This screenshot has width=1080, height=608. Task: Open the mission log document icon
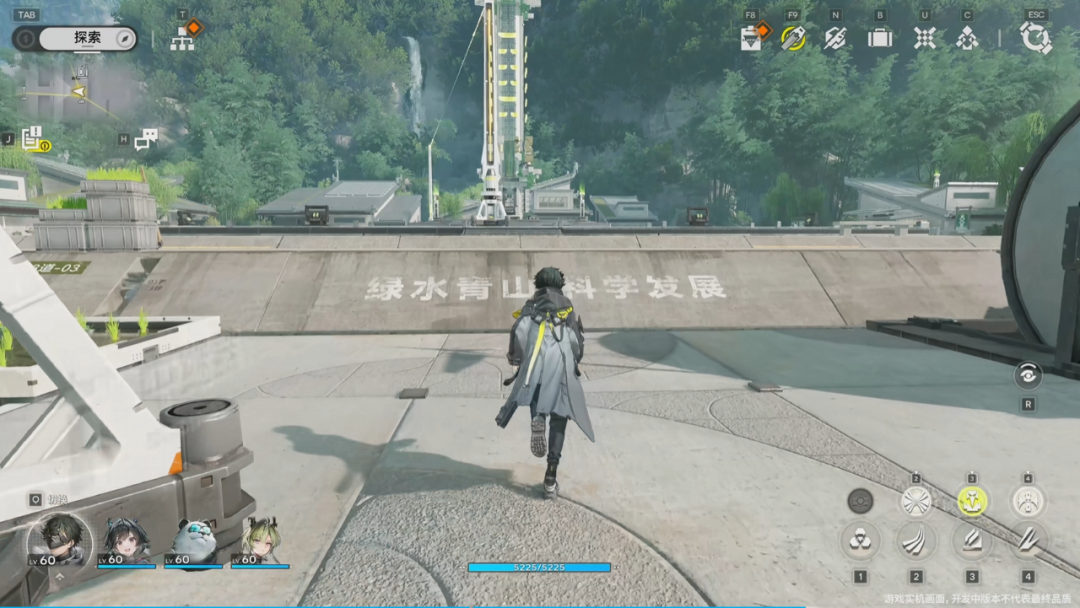[x=33, y=138]
